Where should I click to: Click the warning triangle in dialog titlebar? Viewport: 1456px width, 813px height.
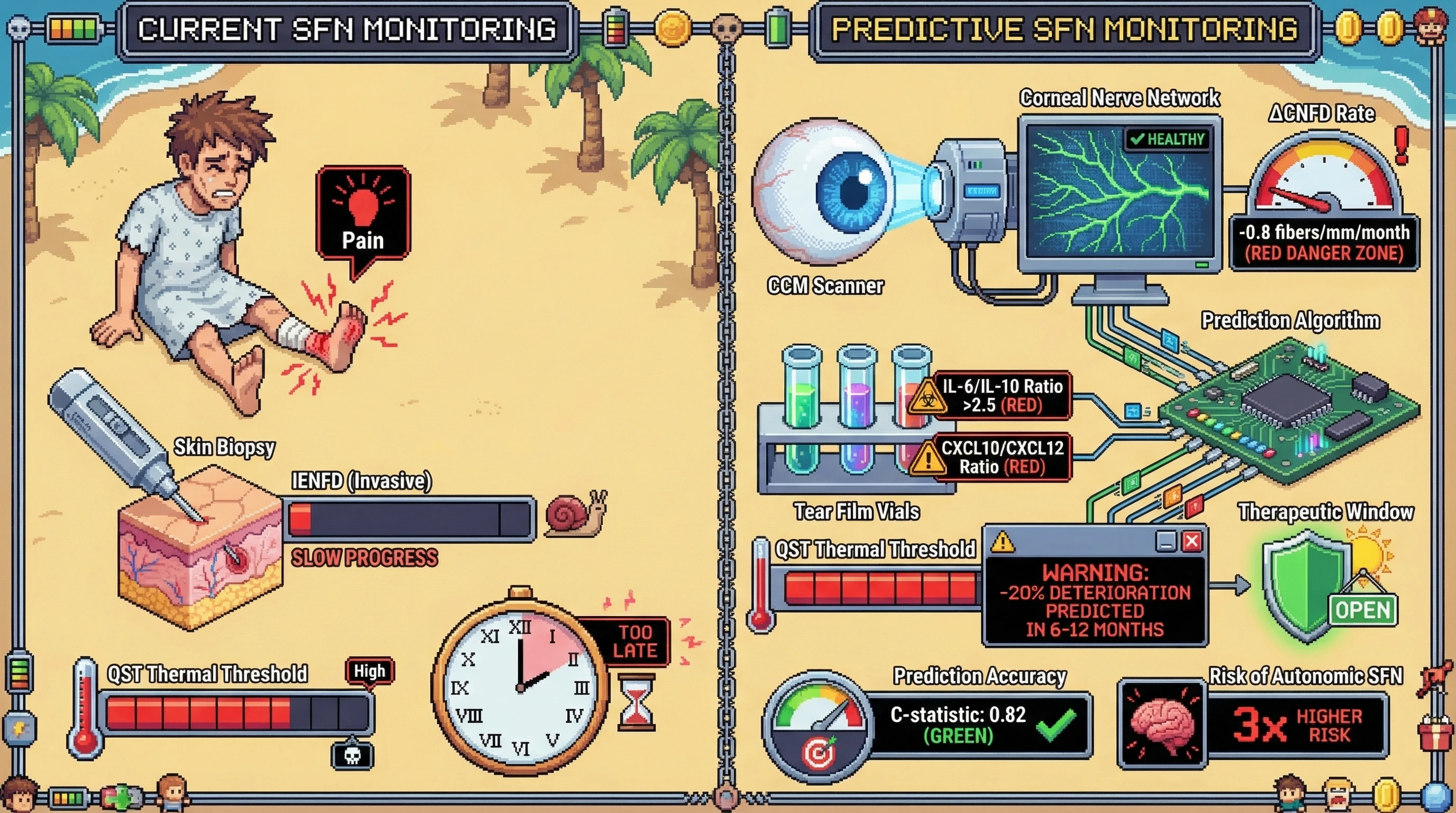coord(1003,541)
